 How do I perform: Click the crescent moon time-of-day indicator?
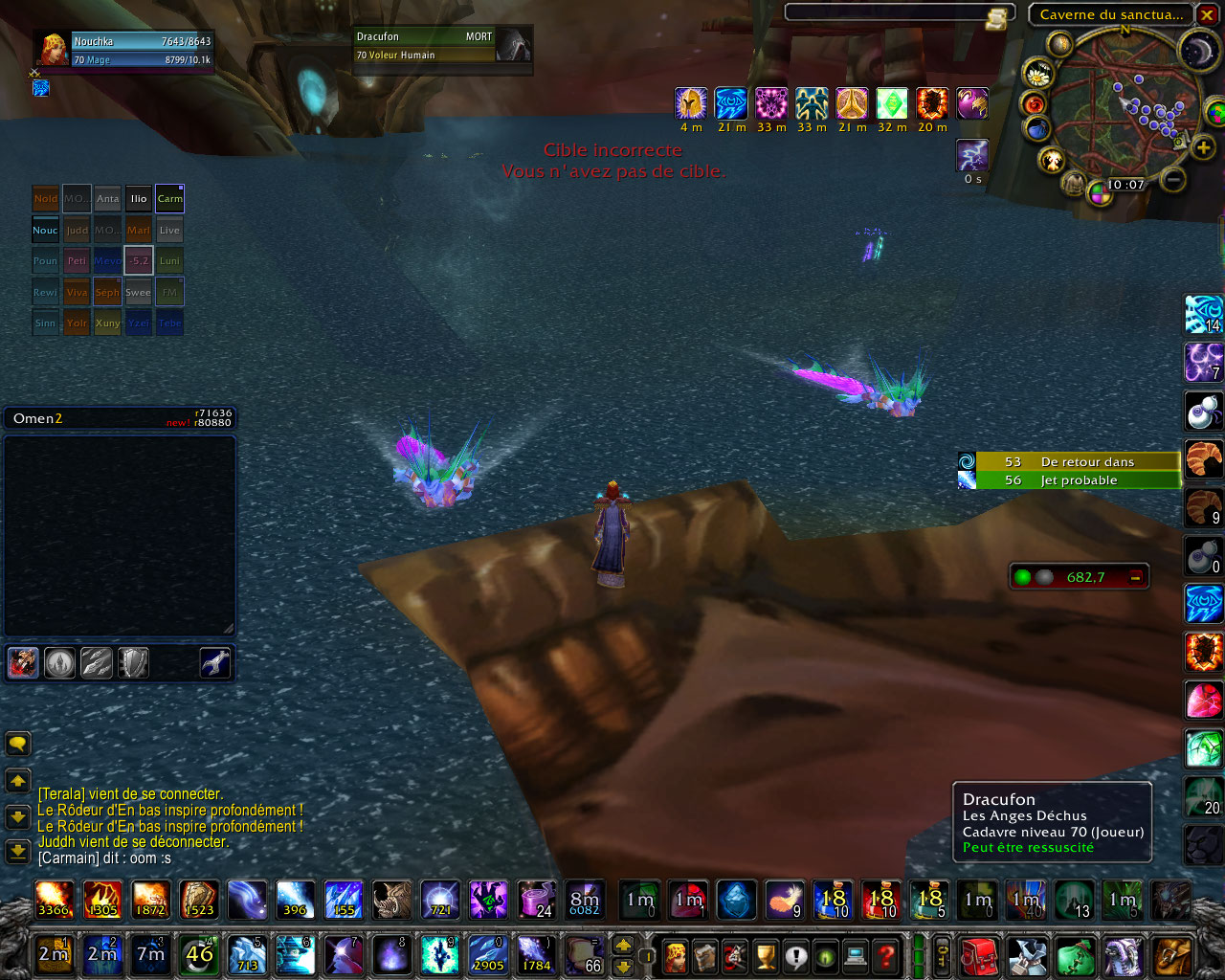point(1197,51)
